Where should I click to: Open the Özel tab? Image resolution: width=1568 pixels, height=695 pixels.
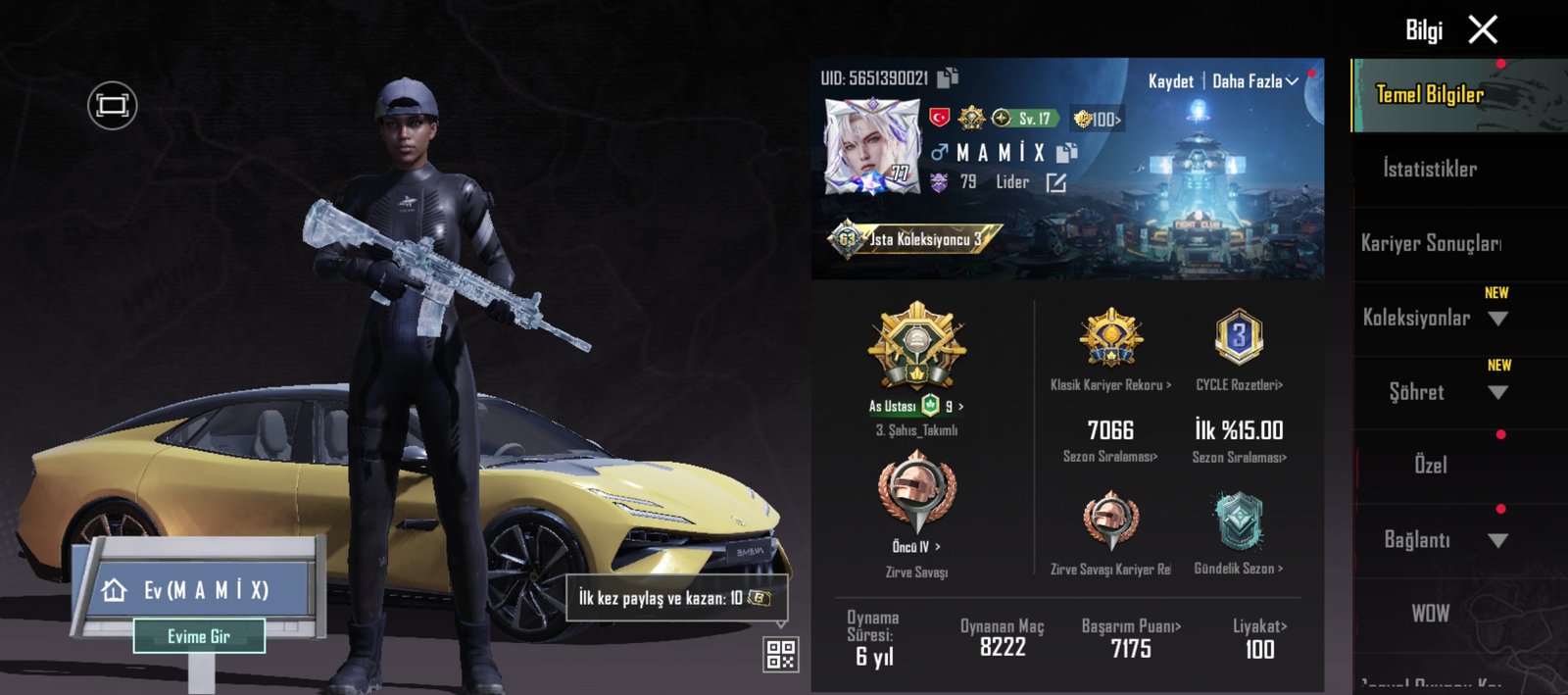(x=1430, y=466)
